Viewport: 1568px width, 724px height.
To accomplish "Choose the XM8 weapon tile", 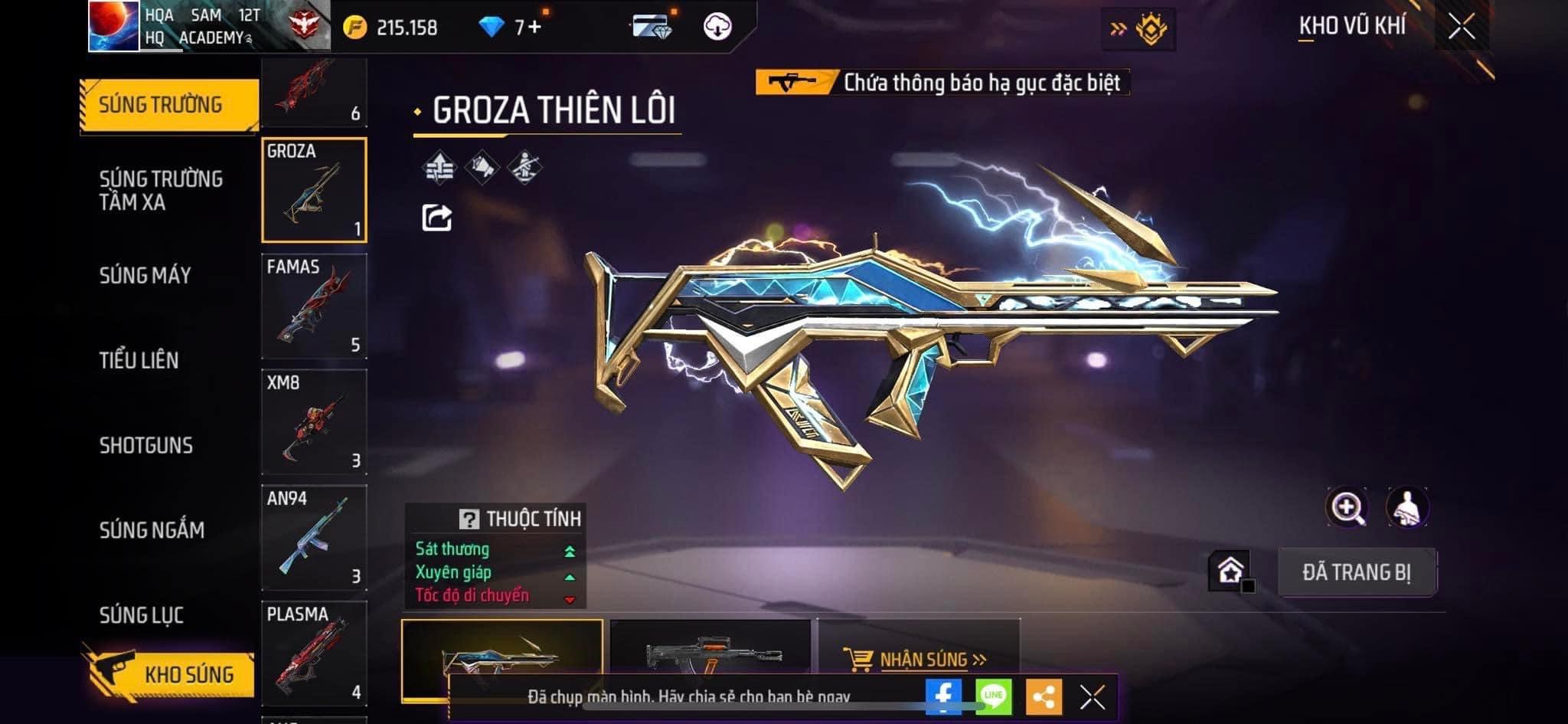I will pos(314,422).
